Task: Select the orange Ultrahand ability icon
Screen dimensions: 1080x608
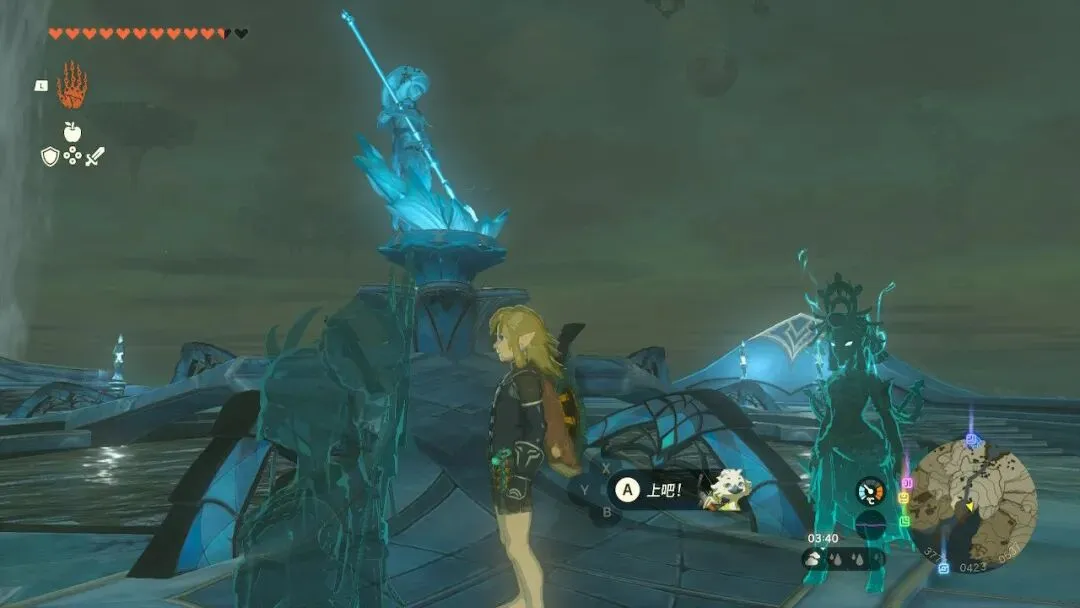Action: (72, 86)
